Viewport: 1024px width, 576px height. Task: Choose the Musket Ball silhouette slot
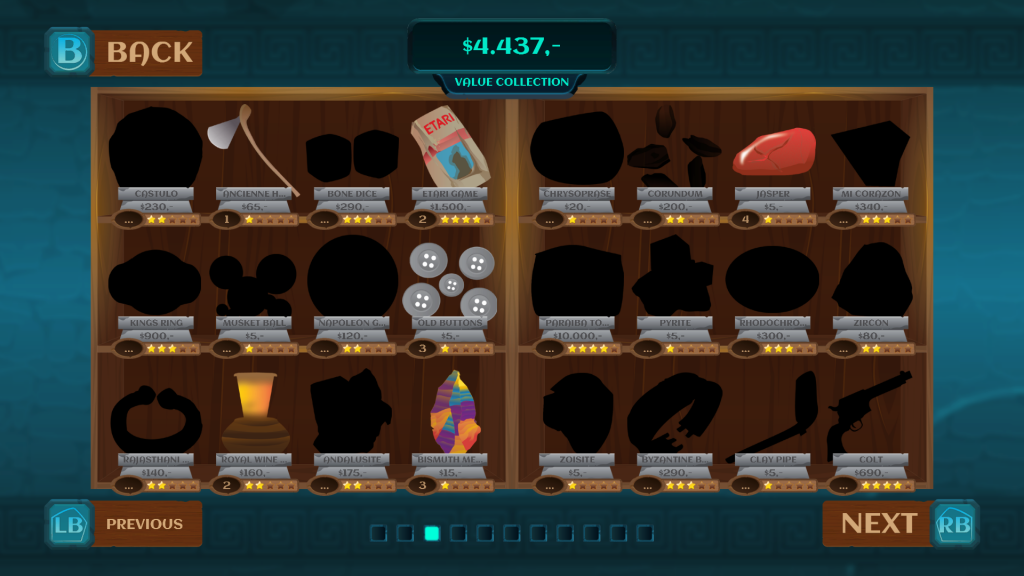pos(253,281)
